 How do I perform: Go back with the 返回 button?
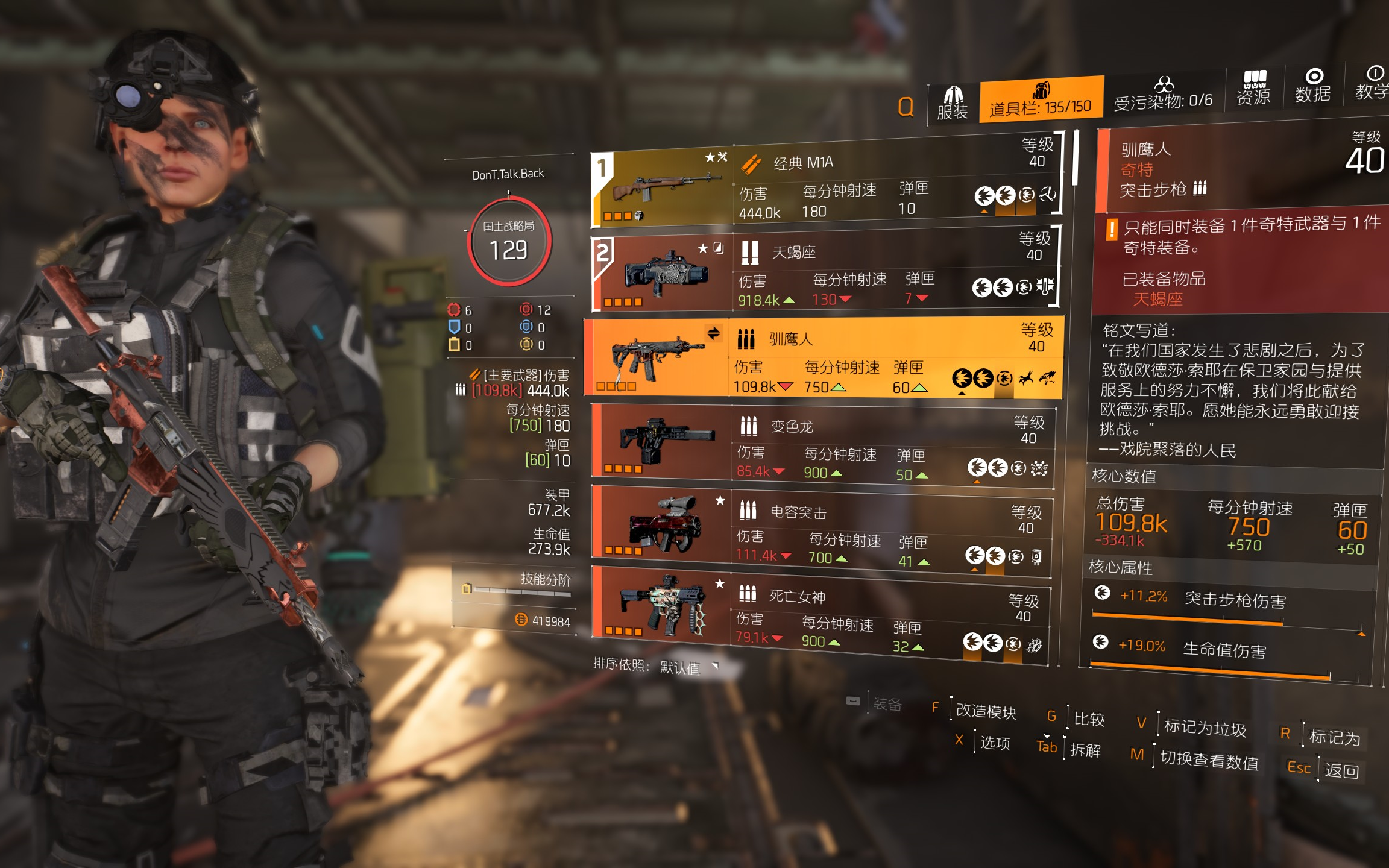click(x=1341, y=771)
